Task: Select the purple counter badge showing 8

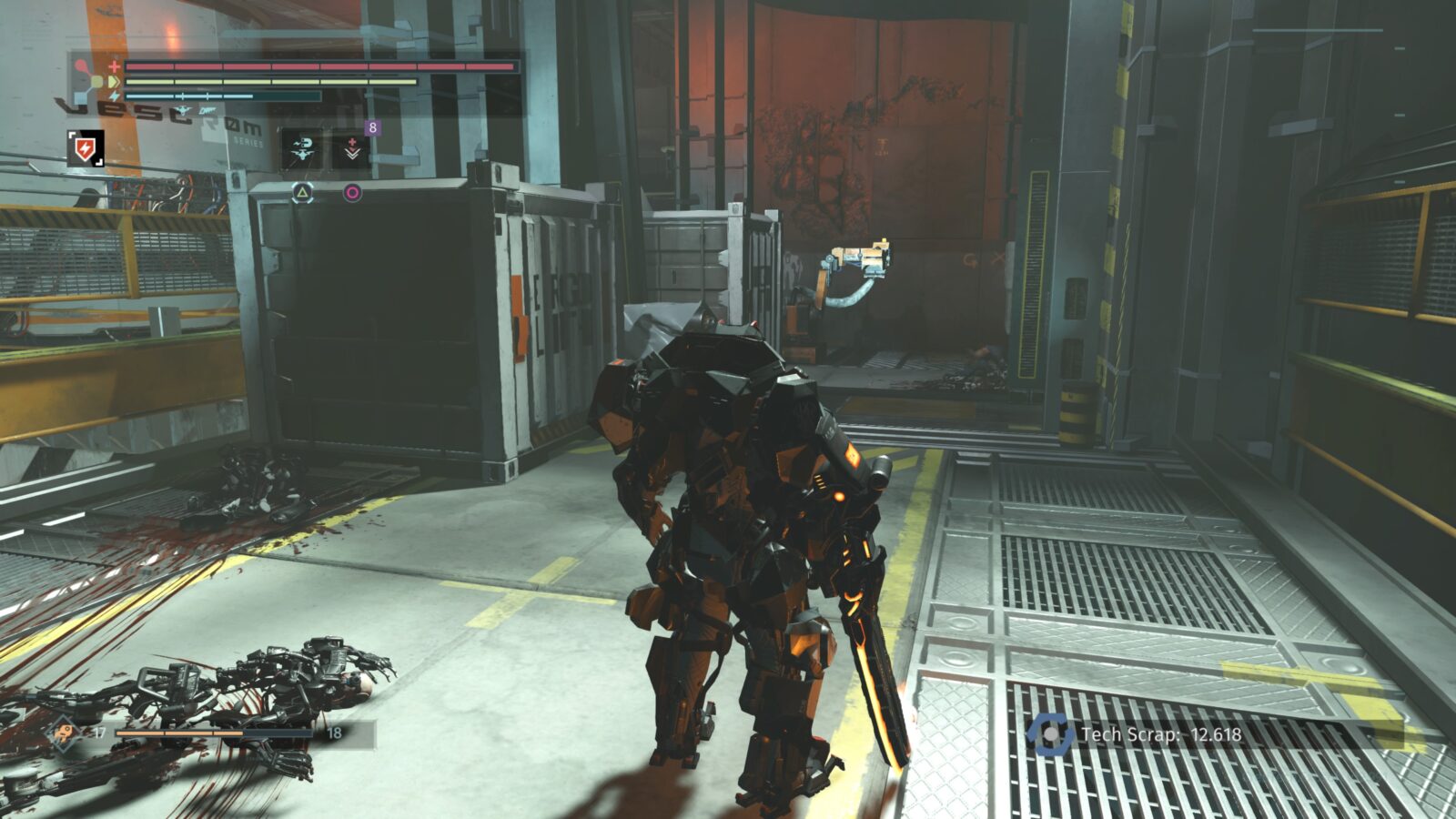Action: pos(373,127)
